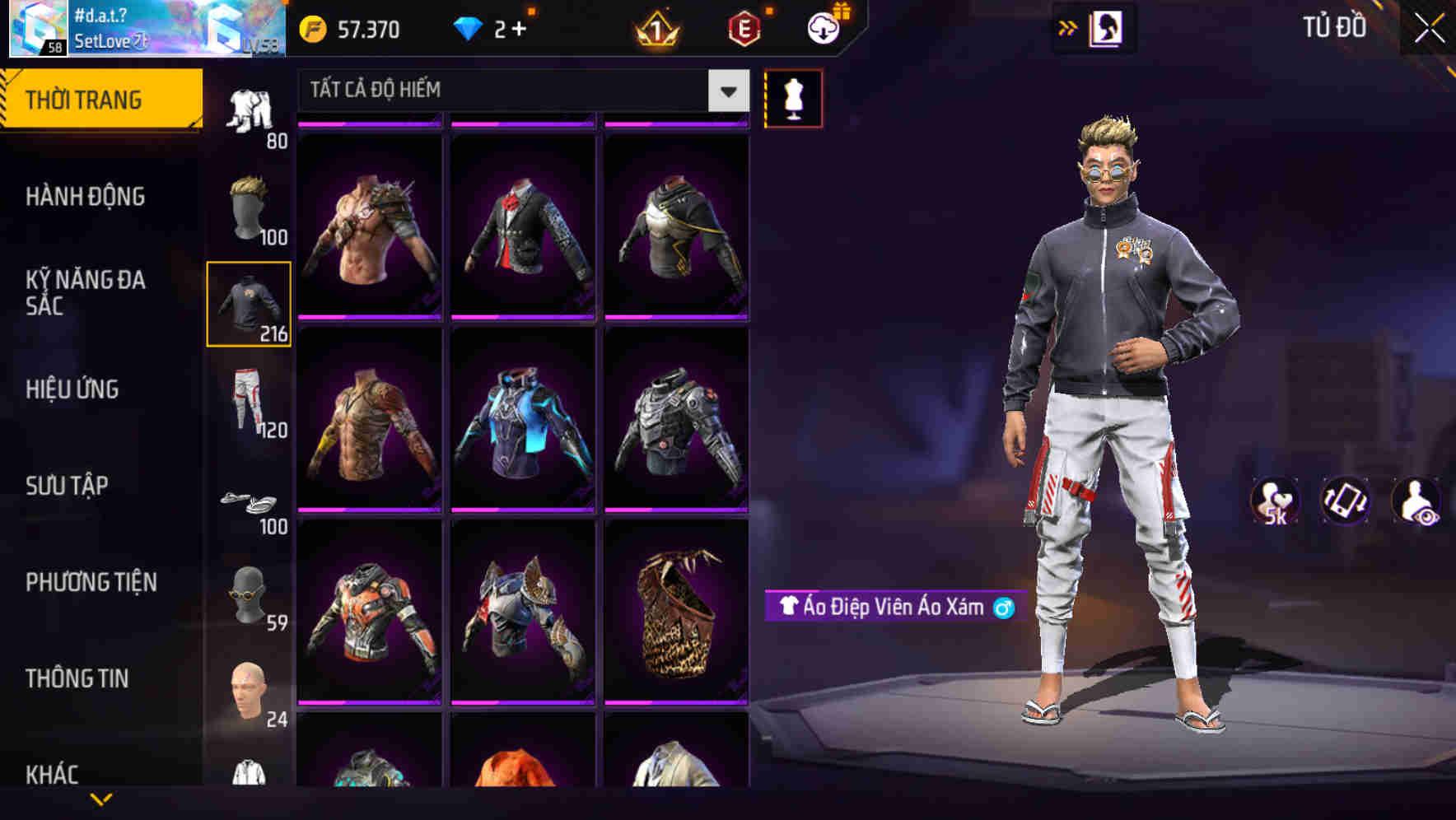Toggle the currently equipped gray jacket slot

click(249, 305)
